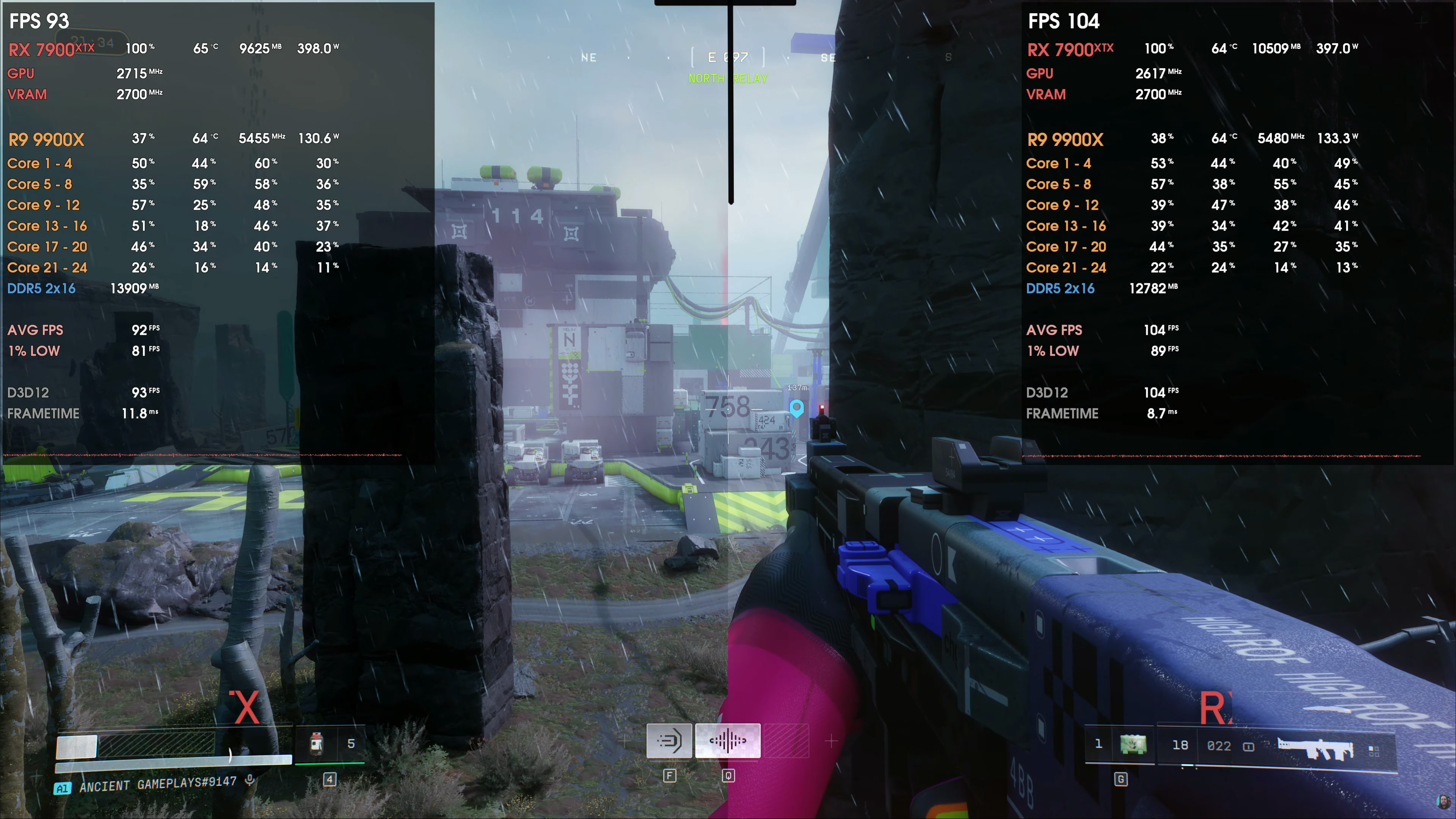Click the compass heading strip
The image size is (1456, 819).
[728, 57]
